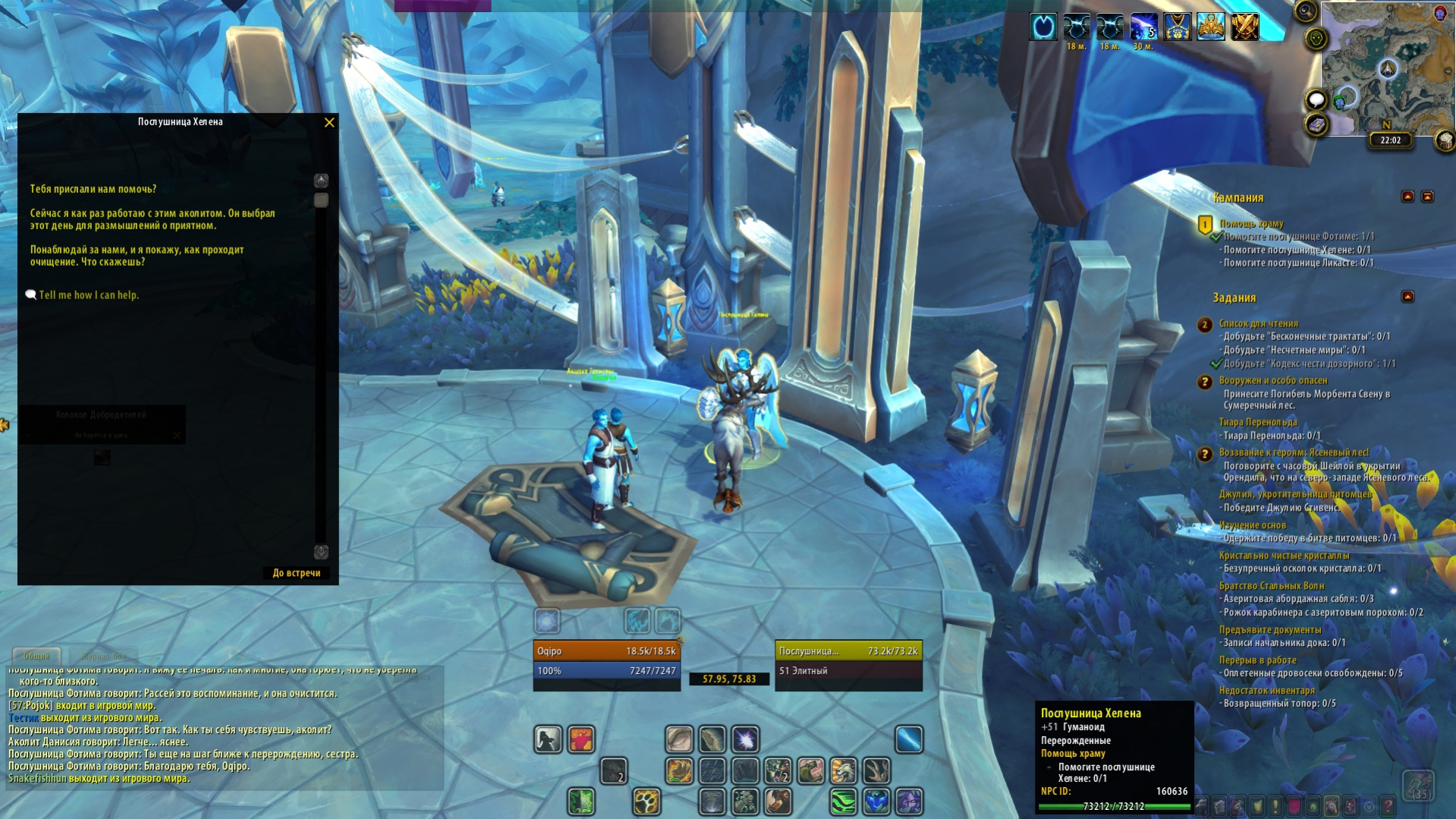Activate the orange paw print ability

[x=646, y=802]
